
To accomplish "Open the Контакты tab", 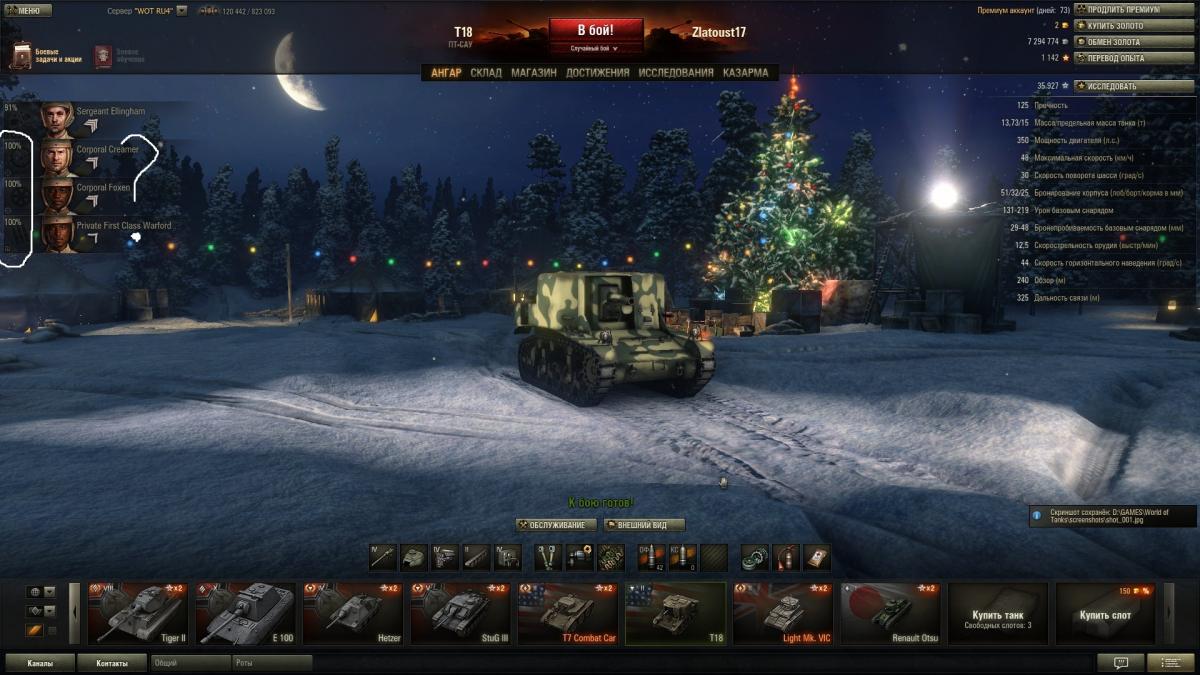I will point(112,663).
